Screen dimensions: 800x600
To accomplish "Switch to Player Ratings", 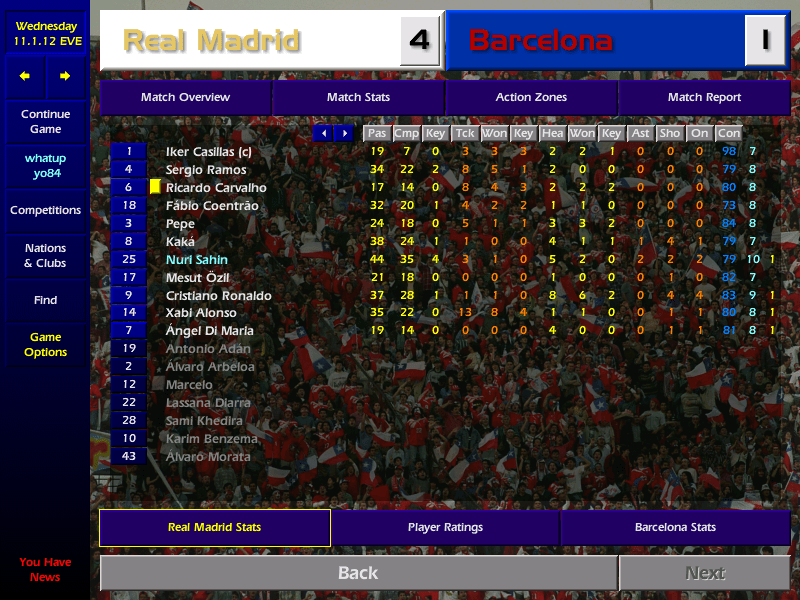I will (x=445, y=527).
